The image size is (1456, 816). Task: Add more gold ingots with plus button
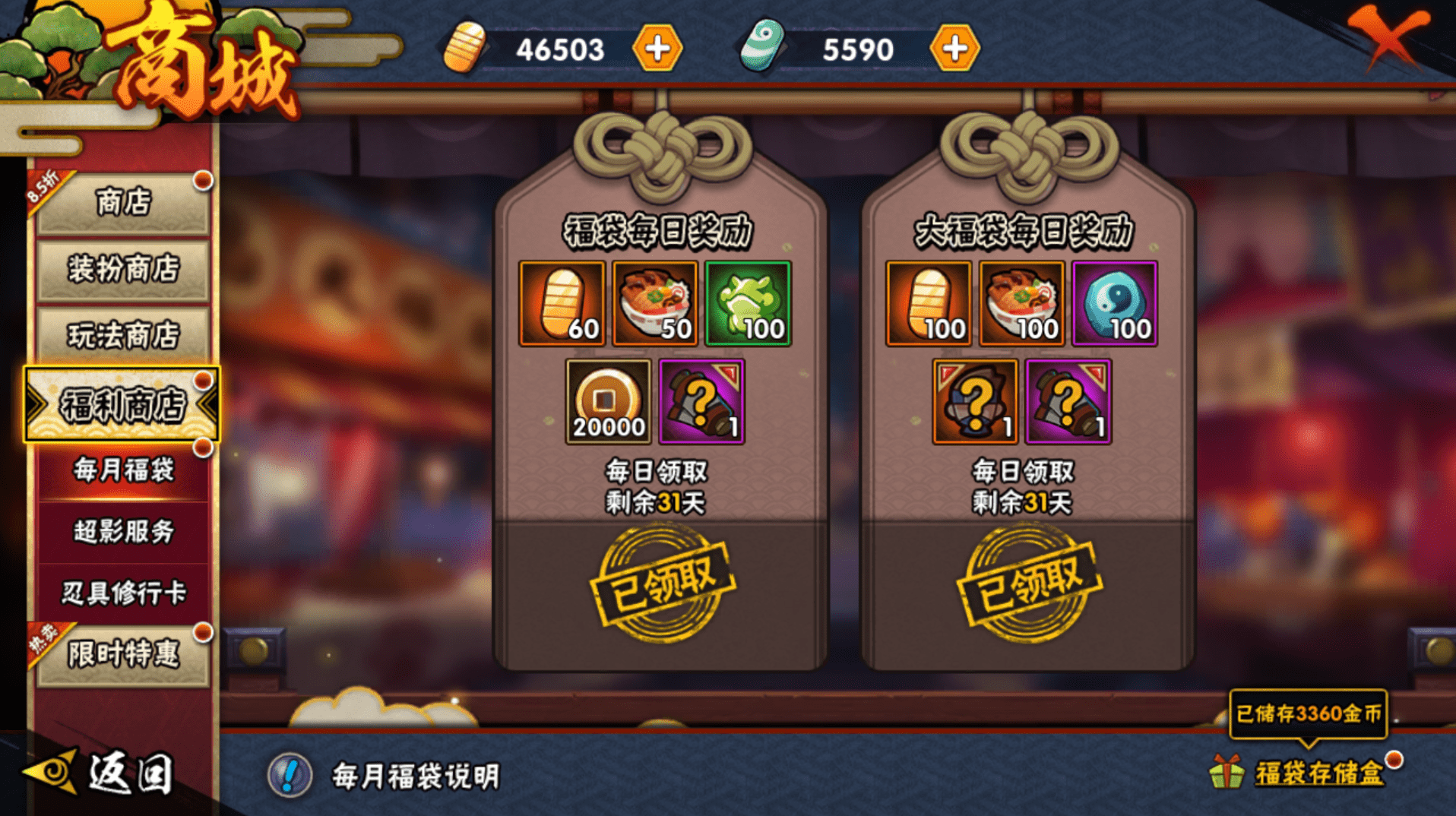coord(657,49)
